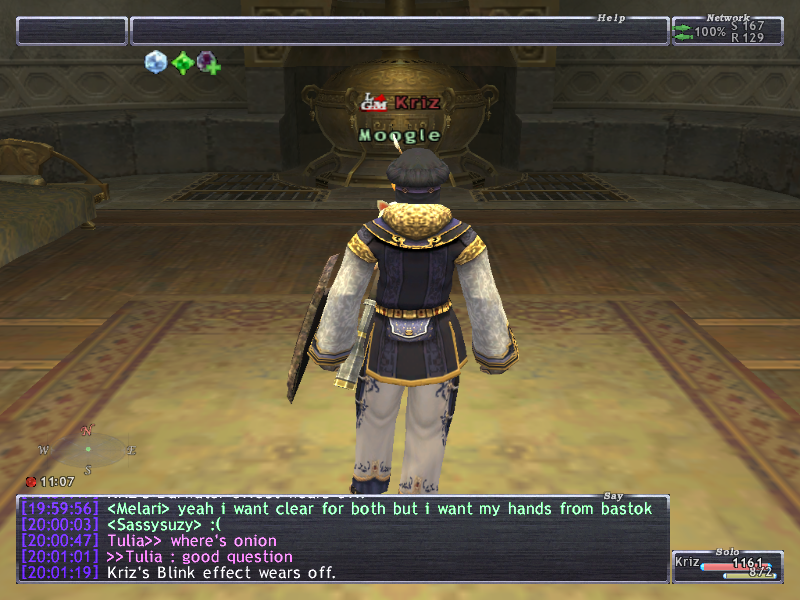Select Melari's linkshell message in chat
800x600 pixels.
[380, 509]
